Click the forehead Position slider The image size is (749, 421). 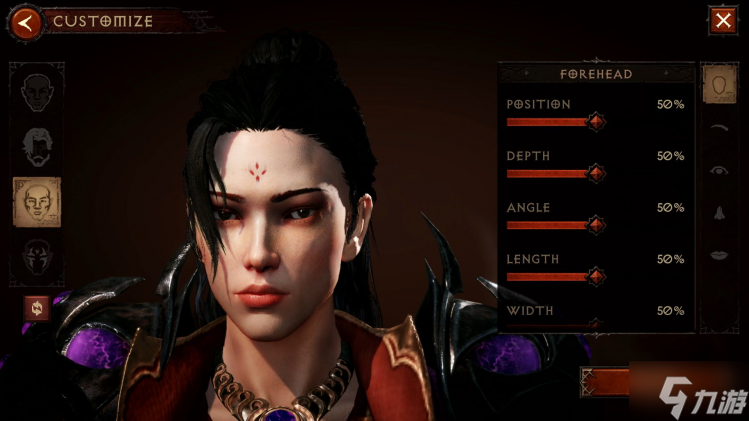pyautogui.click(x=595, y=122)
